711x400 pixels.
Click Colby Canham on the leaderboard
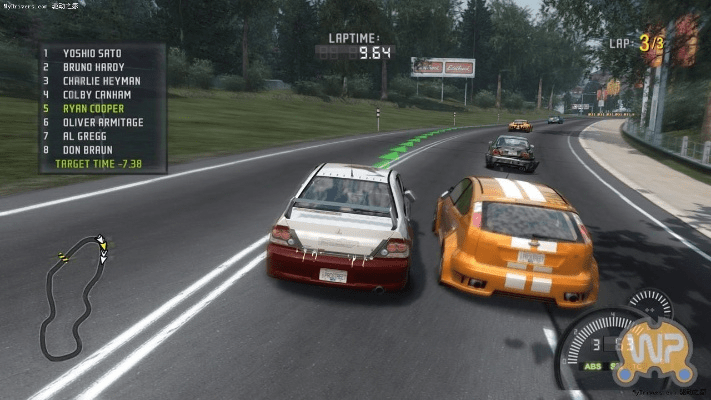(x=97, y=94)
